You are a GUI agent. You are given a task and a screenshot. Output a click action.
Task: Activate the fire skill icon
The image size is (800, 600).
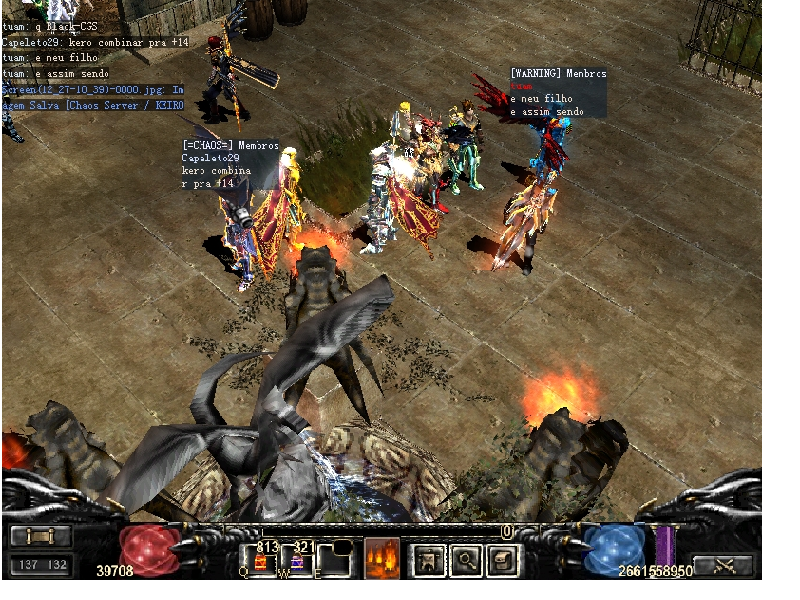pos(382,558)
